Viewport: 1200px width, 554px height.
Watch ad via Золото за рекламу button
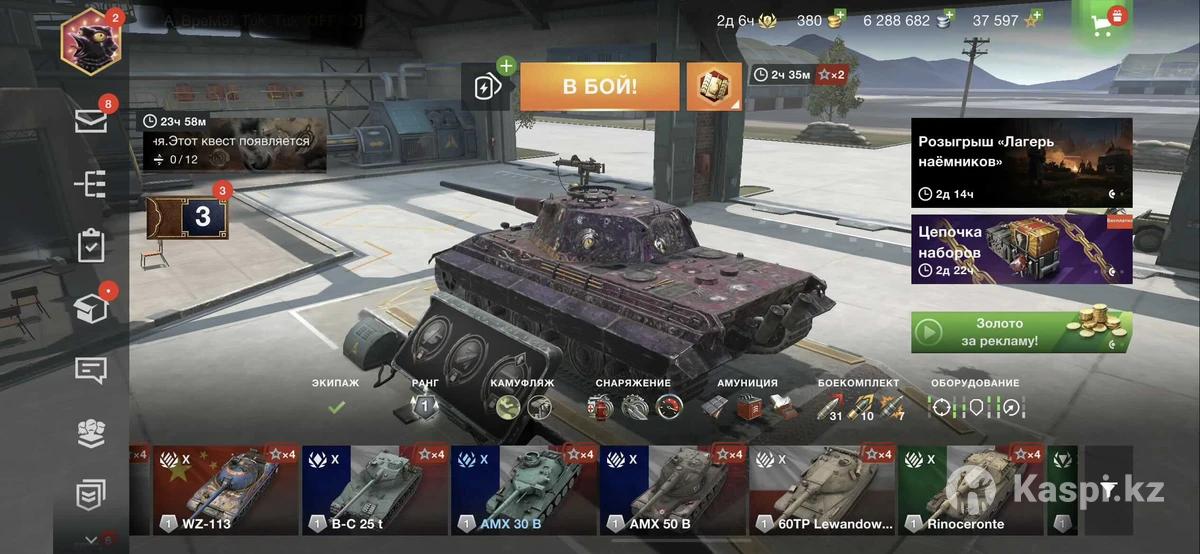[1021, 332]
